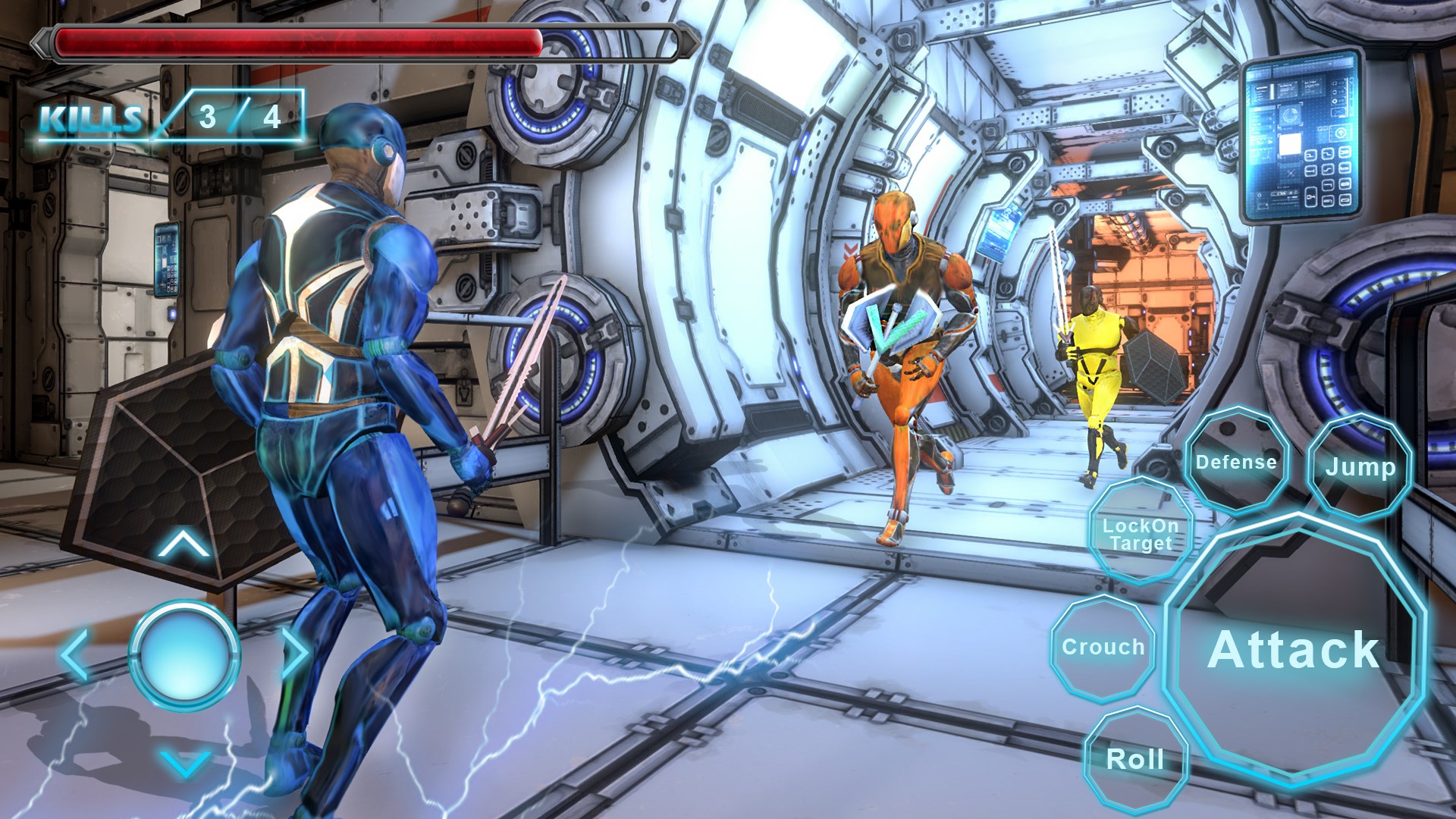
Task: Move left with the left arrow
Action: (x=74, y=654)
